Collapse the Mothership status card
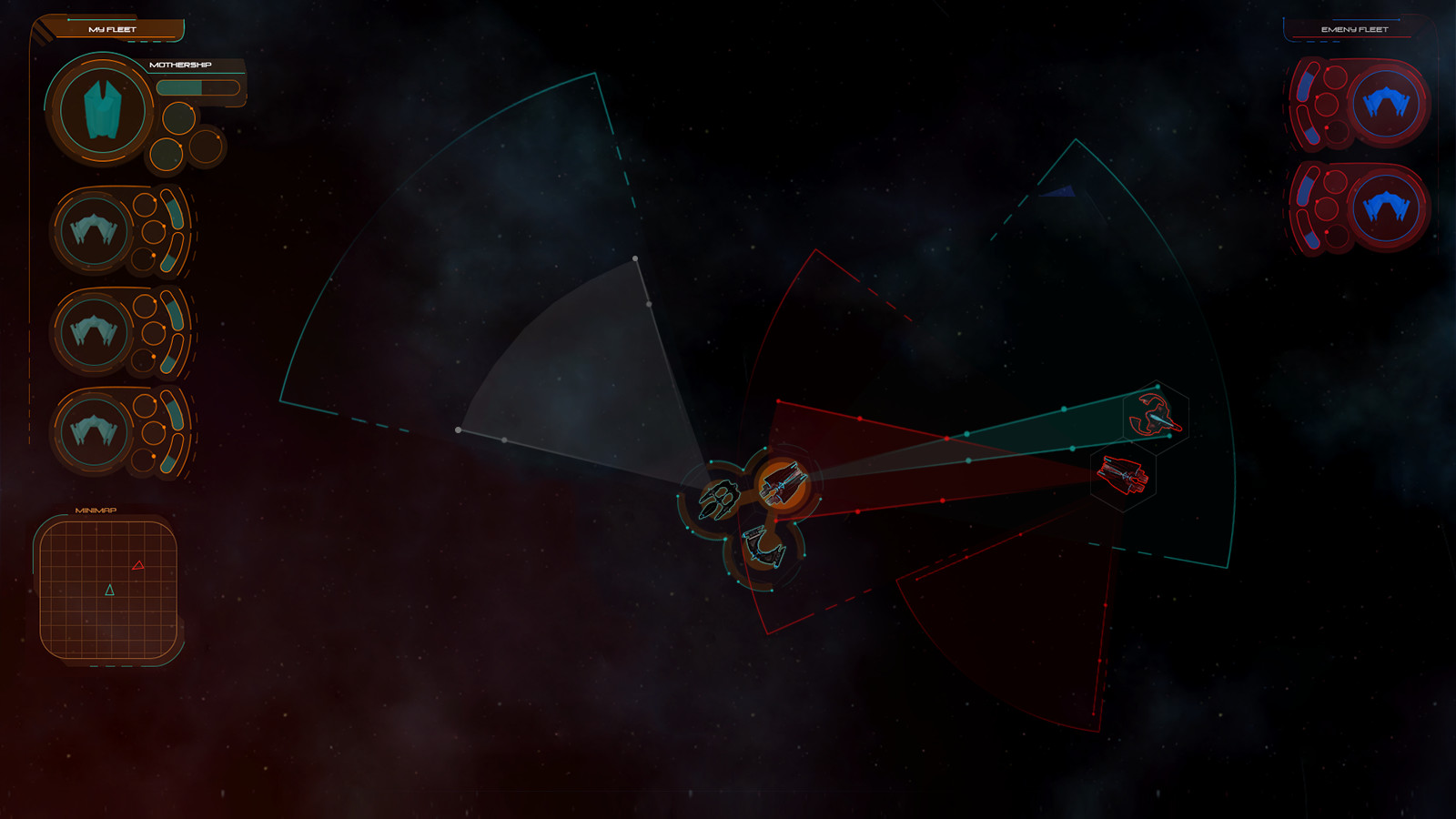This screenshot has height=819, width=1456. pos(181,66)
